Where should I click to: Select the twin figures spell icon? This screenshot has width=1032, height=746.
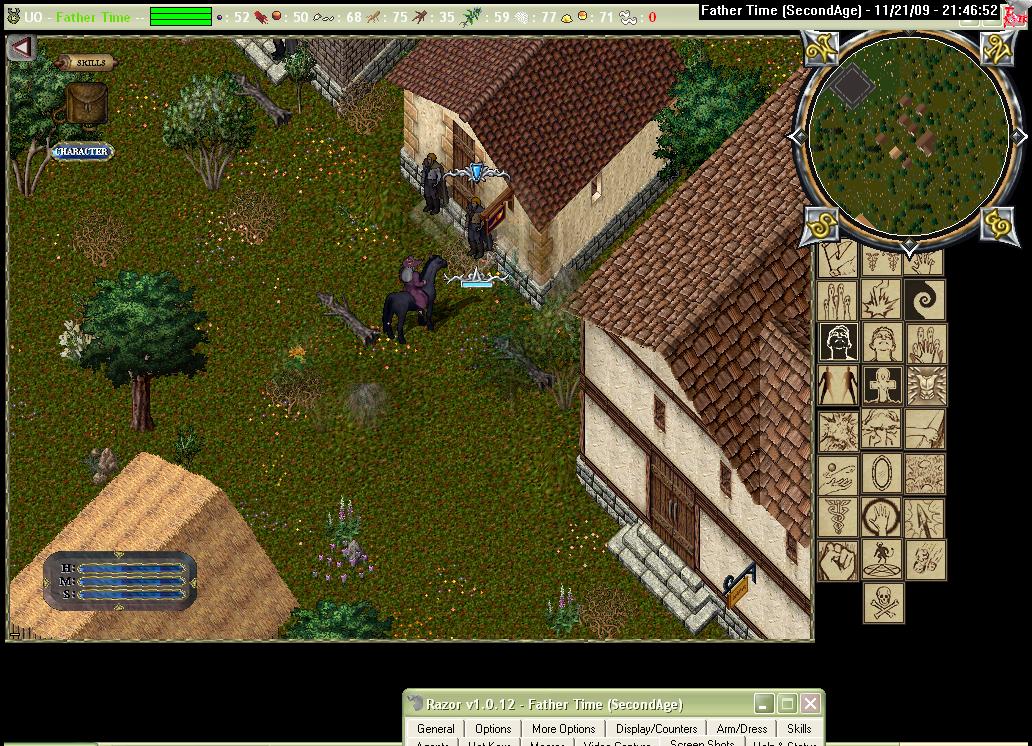[x=838, y=385]
